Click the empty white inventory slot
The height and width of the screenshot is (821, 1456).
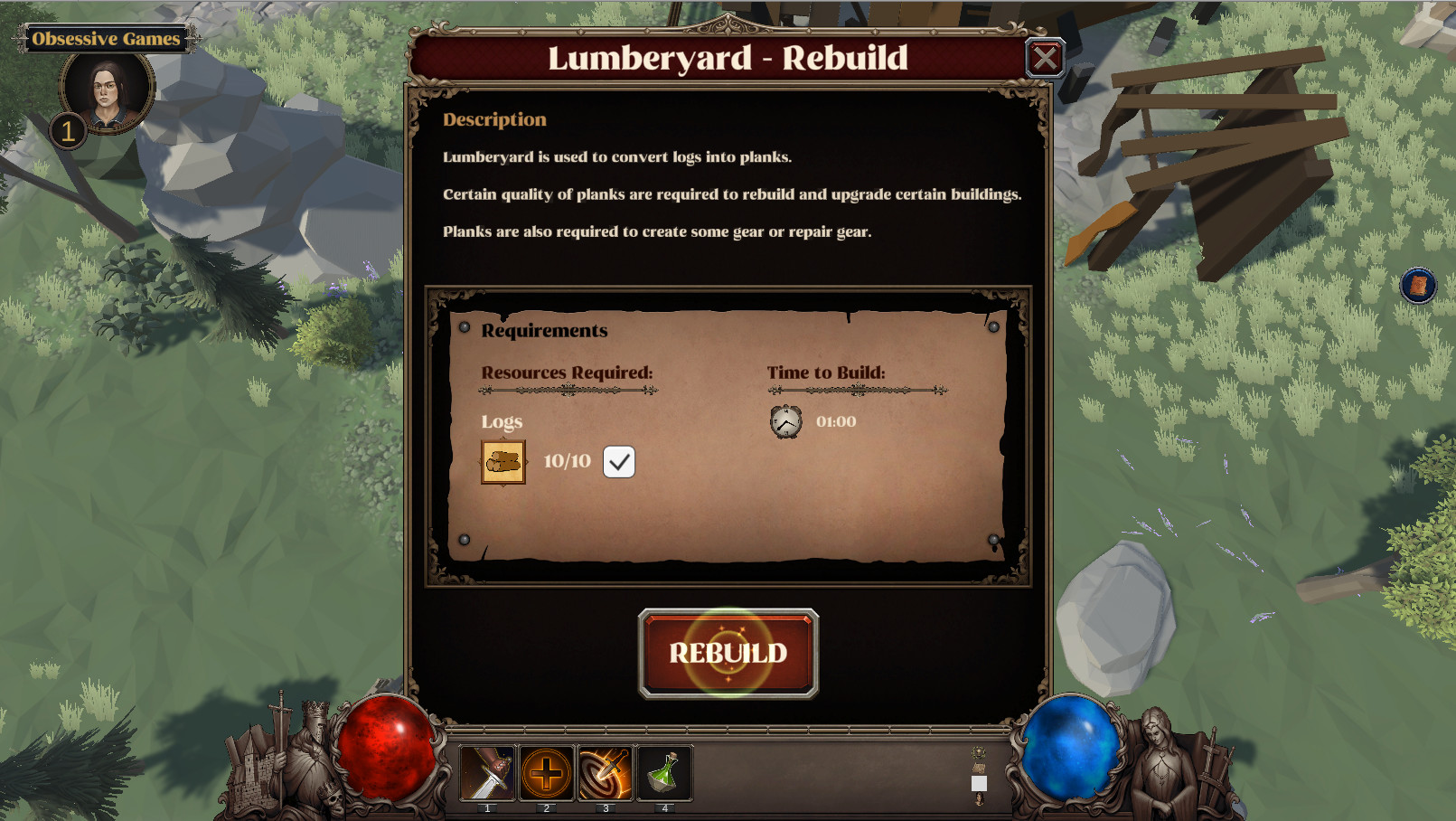point(980,783)
